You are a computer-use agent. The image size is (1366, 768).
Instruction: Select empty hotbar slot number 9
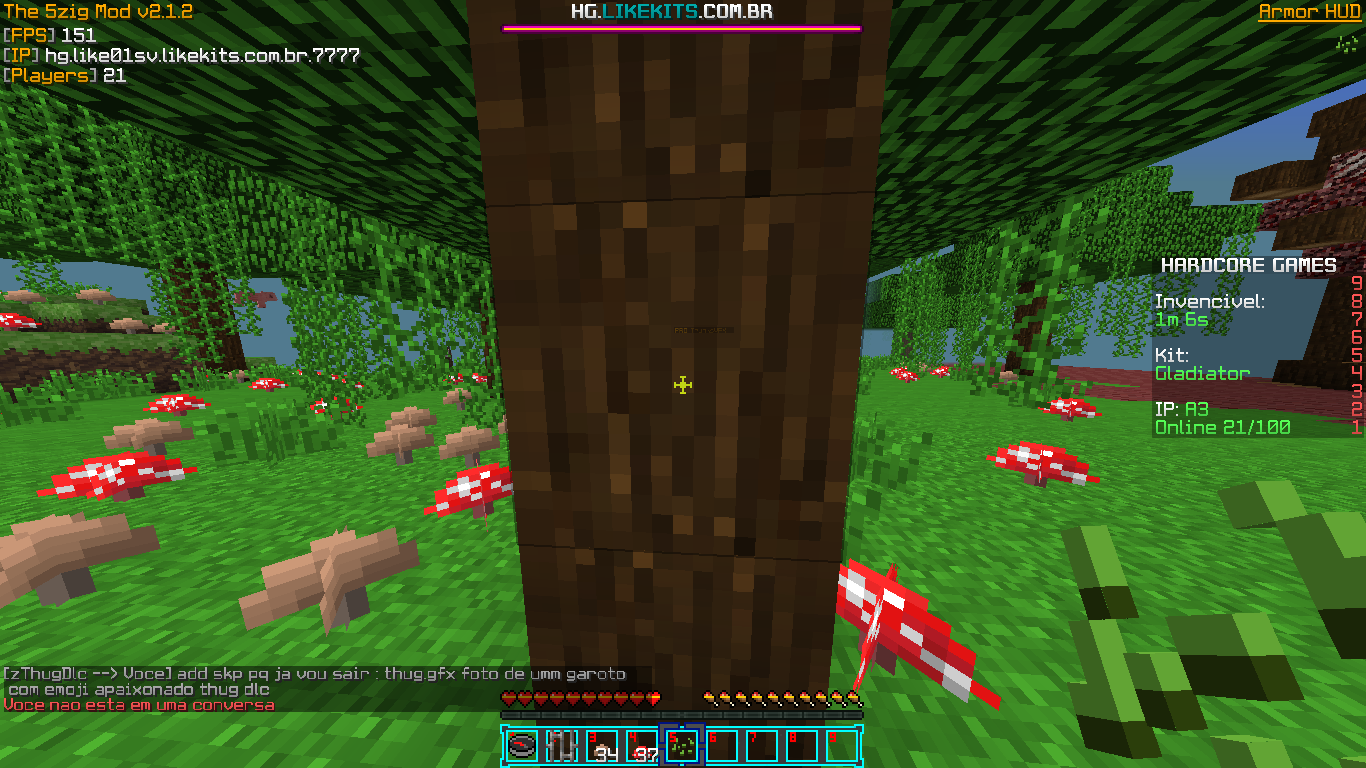pos(842,745)
